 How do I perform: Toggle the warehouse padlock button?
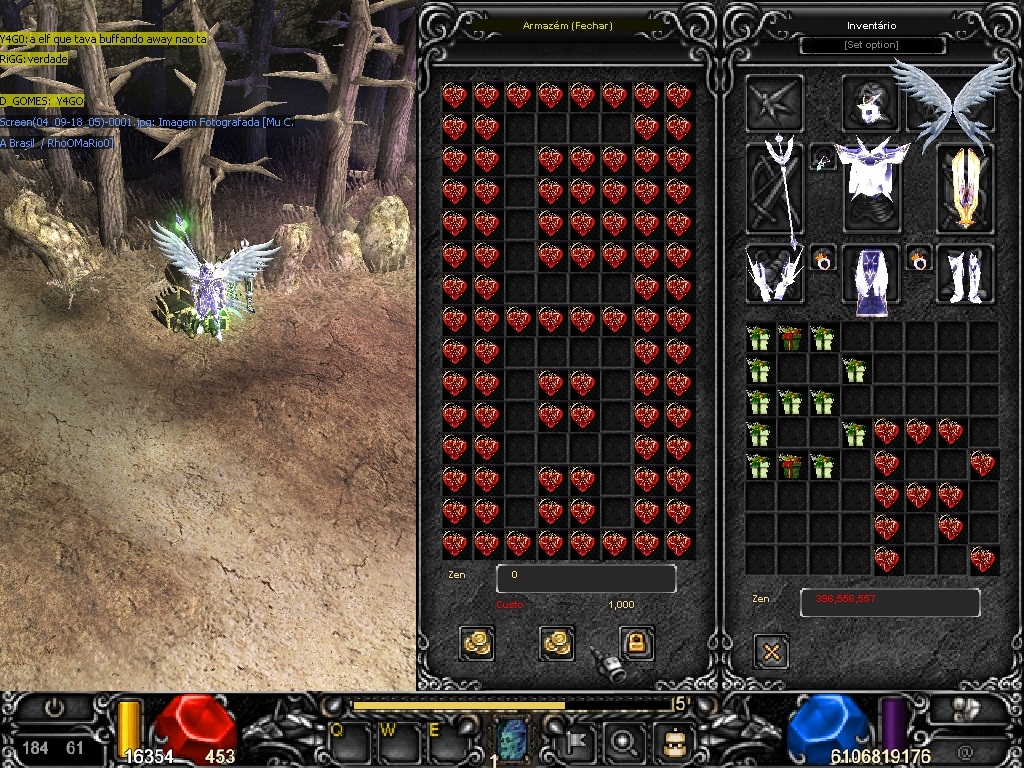pyautogui.click(x=636, y=642)
